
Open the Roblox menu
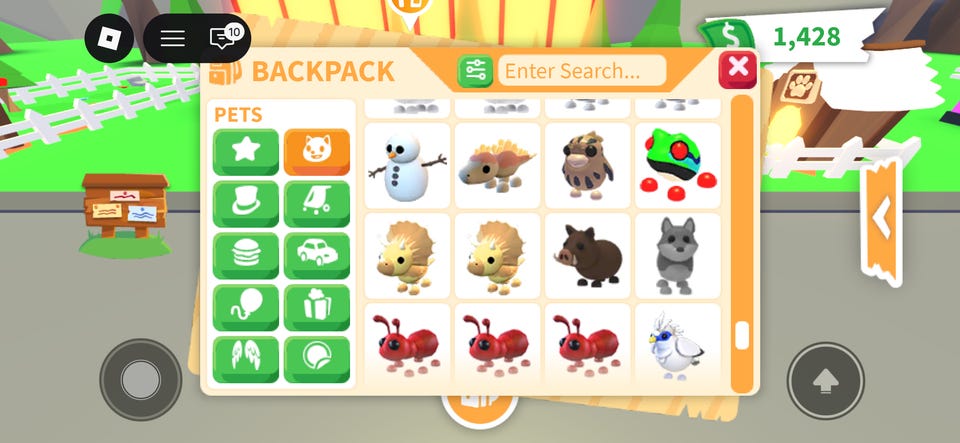(108, 39)
